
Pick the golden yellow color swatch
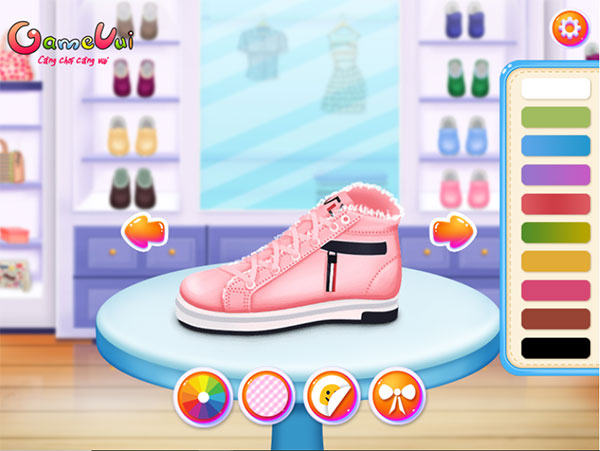(556, 262)
